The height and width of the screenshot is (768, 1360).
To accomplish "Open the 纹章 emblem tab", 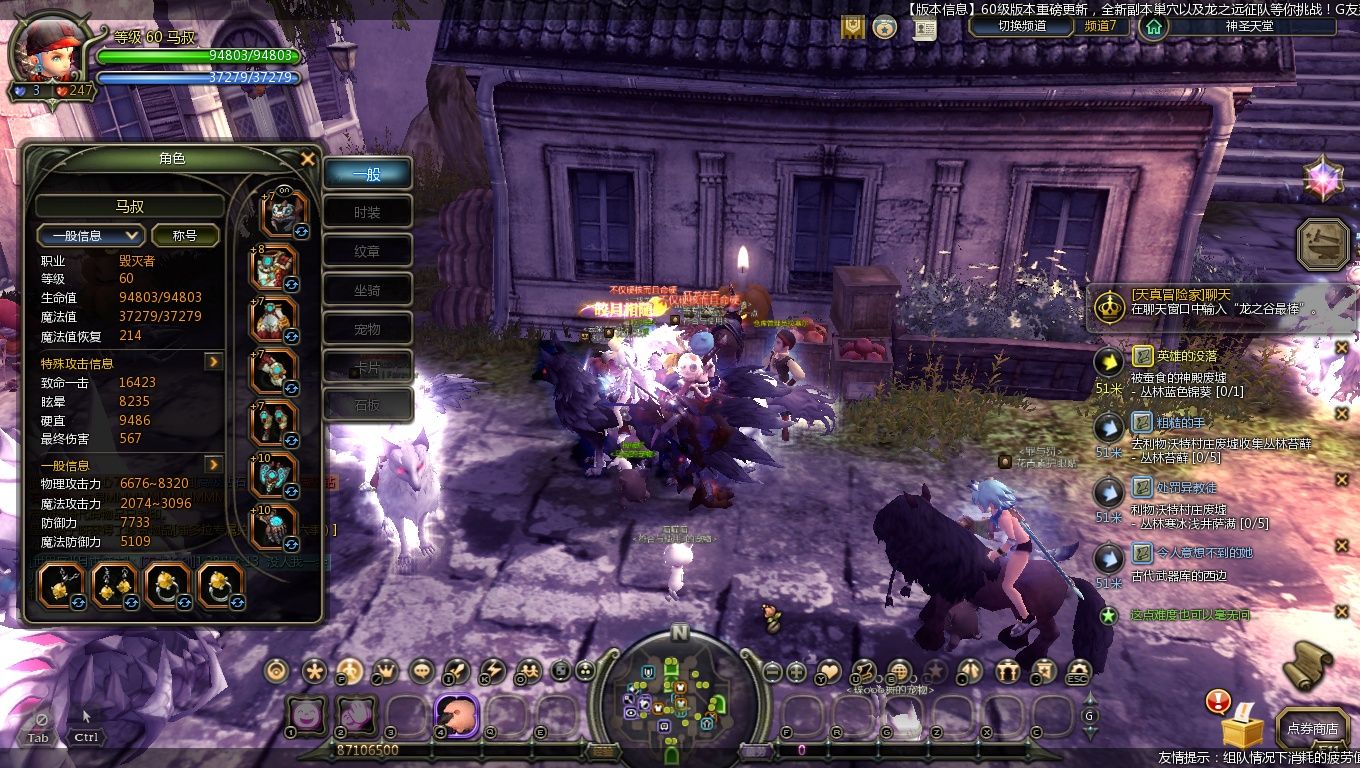I will 367,251.
